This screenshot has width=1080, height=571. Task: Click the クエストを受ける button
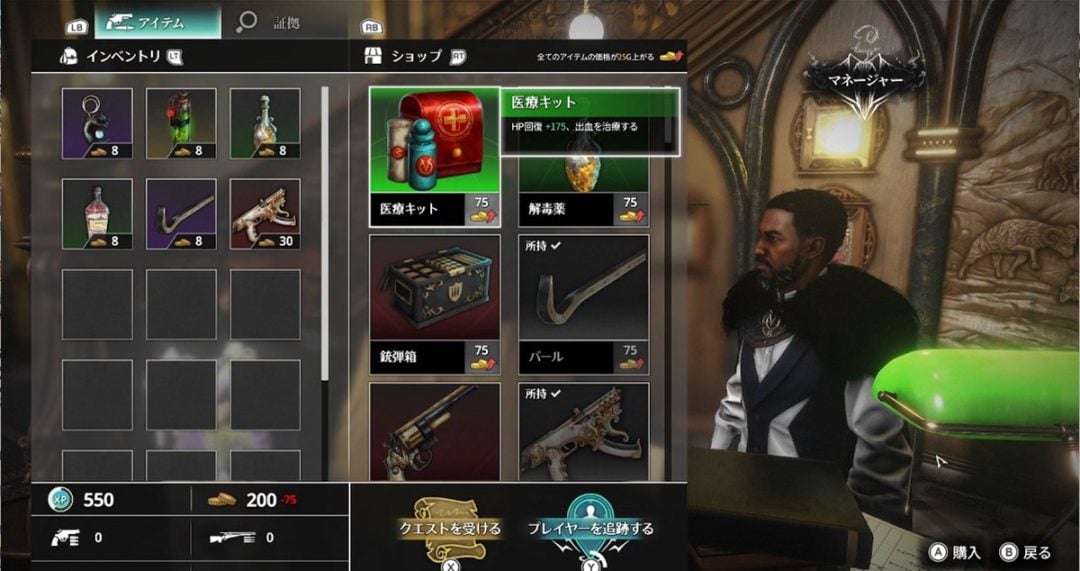(x=447, y=527)
